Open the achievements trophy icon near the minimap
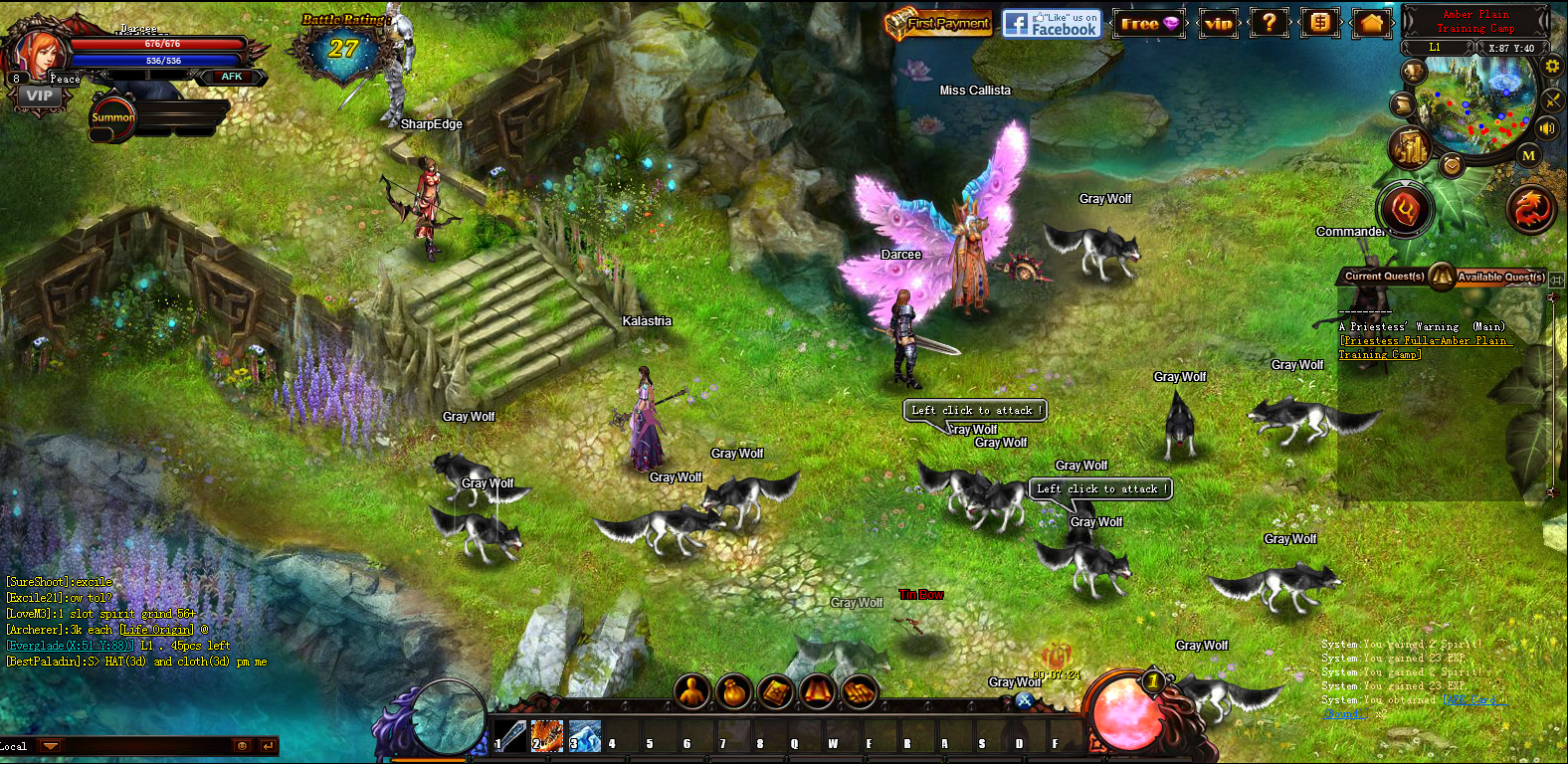 pos(1413,70)
